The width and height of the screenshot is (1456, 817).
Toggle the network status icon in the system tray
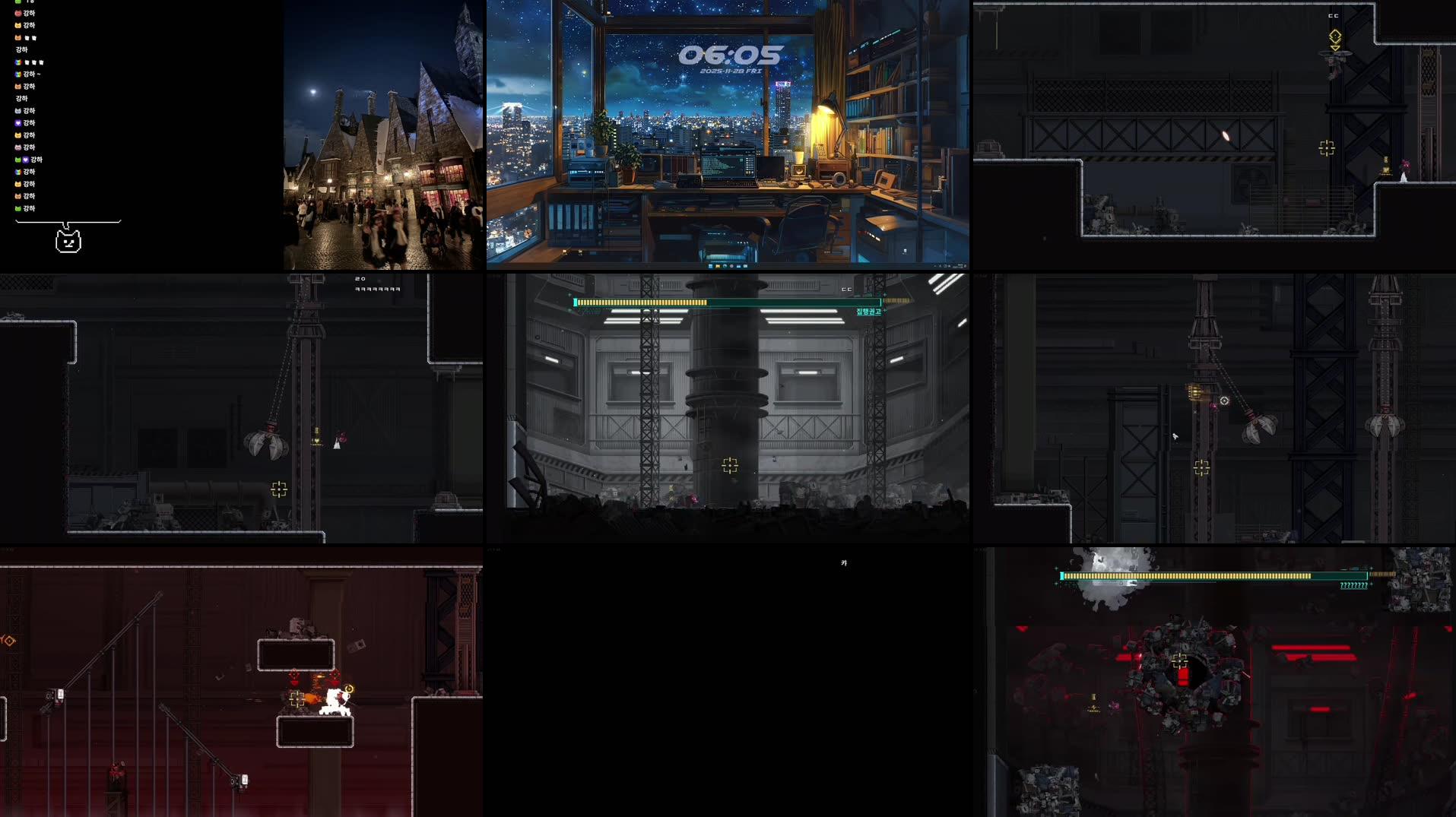pos(944,268)
